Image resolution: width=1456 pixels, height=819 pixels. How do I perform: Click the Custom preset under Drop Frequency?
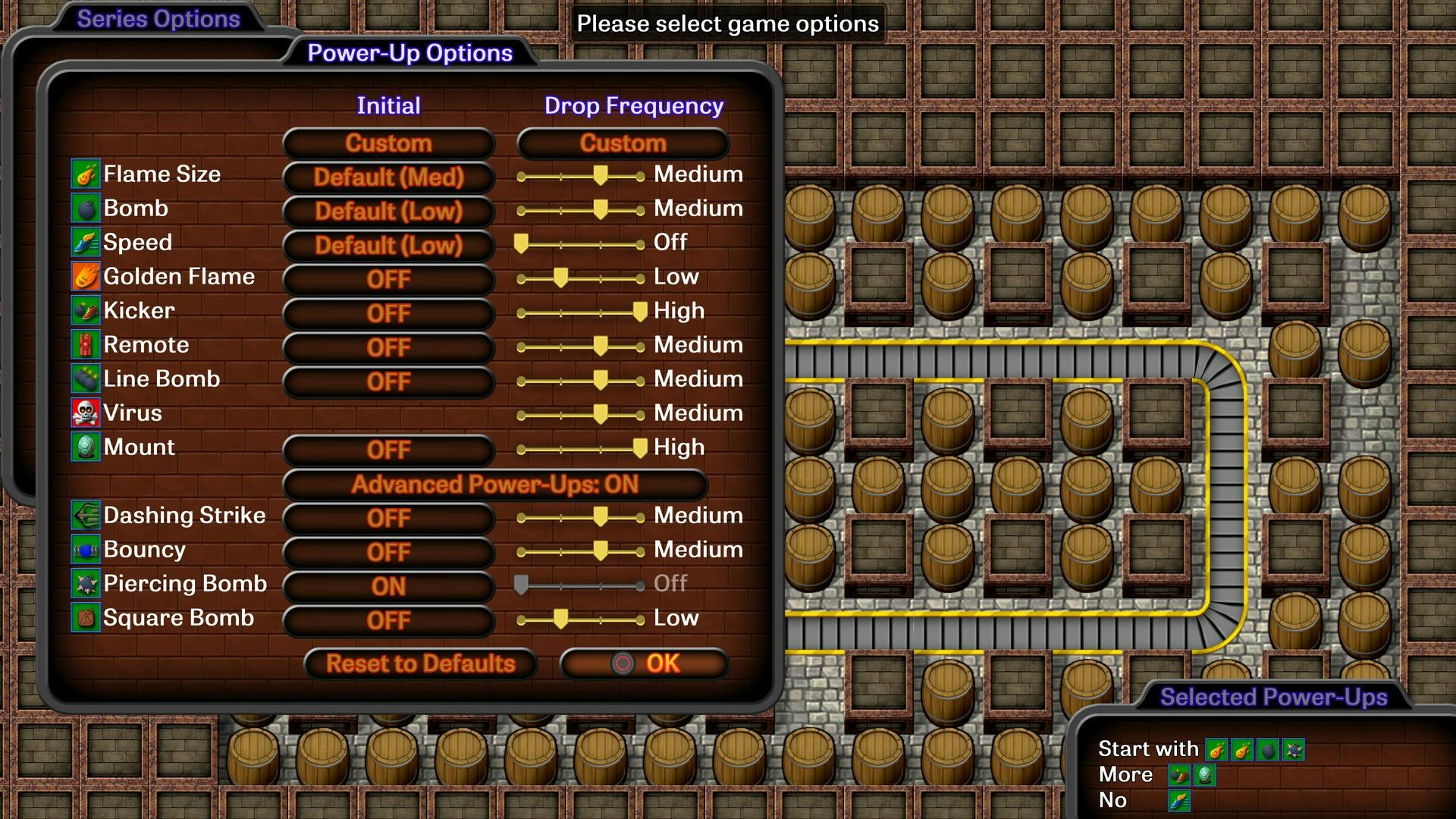click(x=623, y=143)
